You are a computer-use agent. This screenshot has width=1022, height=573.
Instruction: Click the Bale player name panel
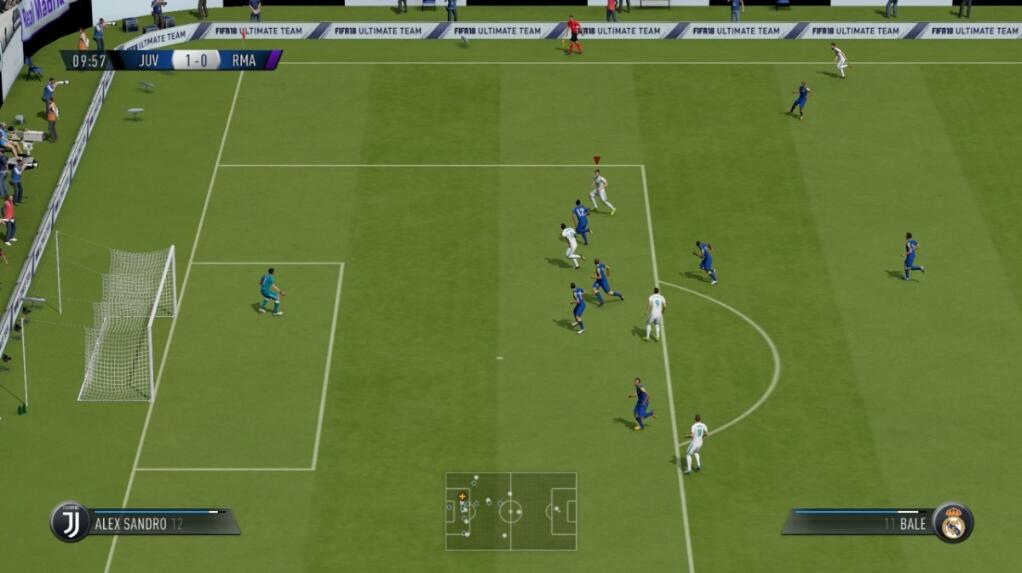(860, 522)
